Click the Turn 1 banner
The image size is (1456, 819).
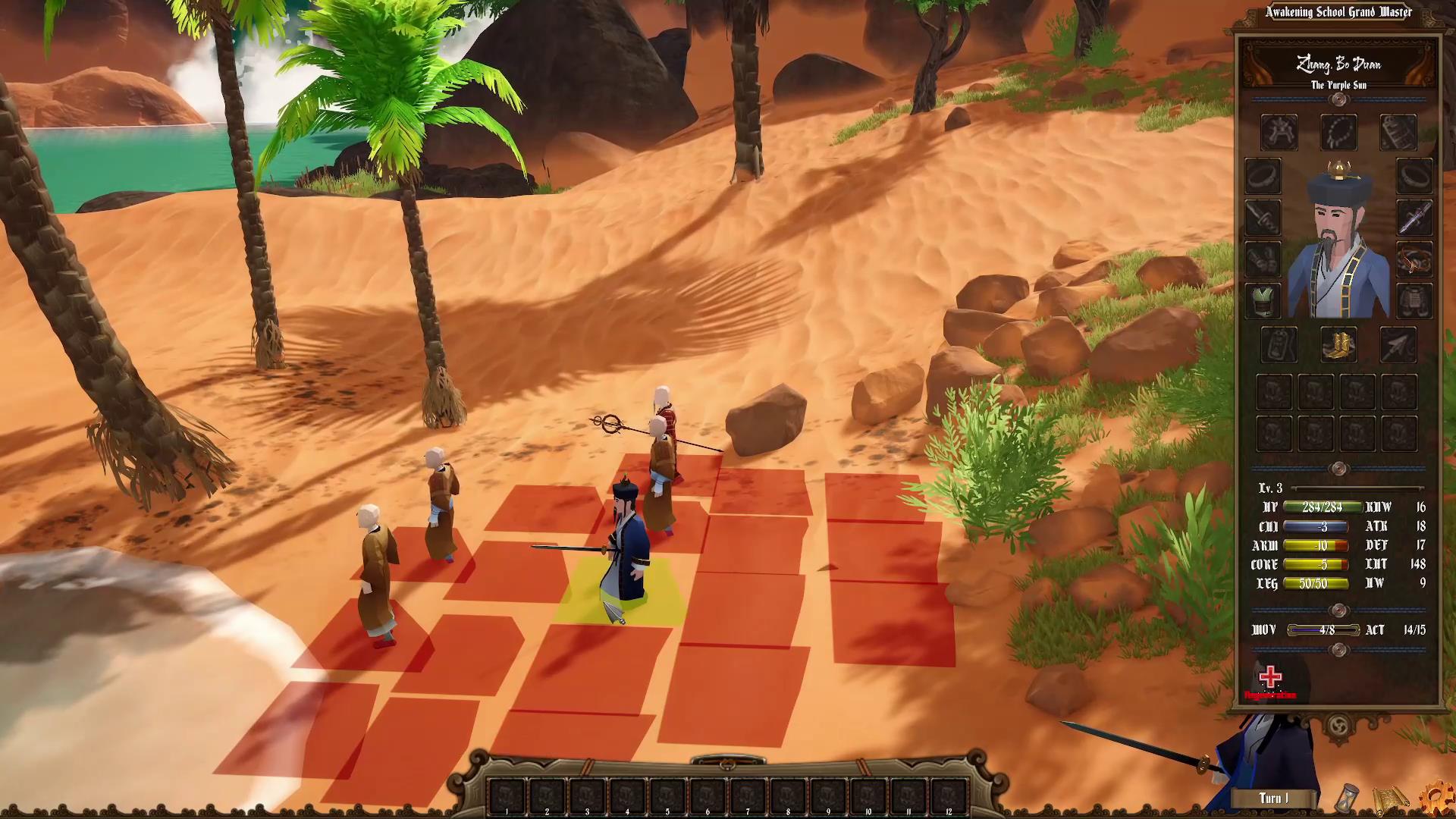(1273, 798)
